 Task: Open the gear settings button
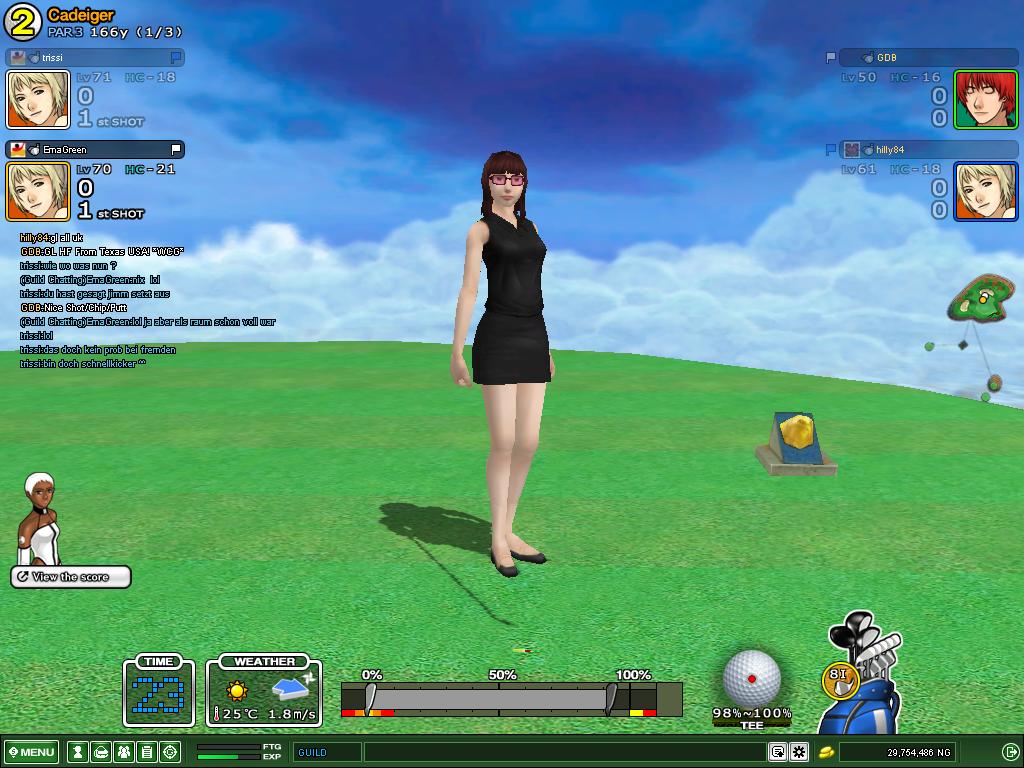799,752
